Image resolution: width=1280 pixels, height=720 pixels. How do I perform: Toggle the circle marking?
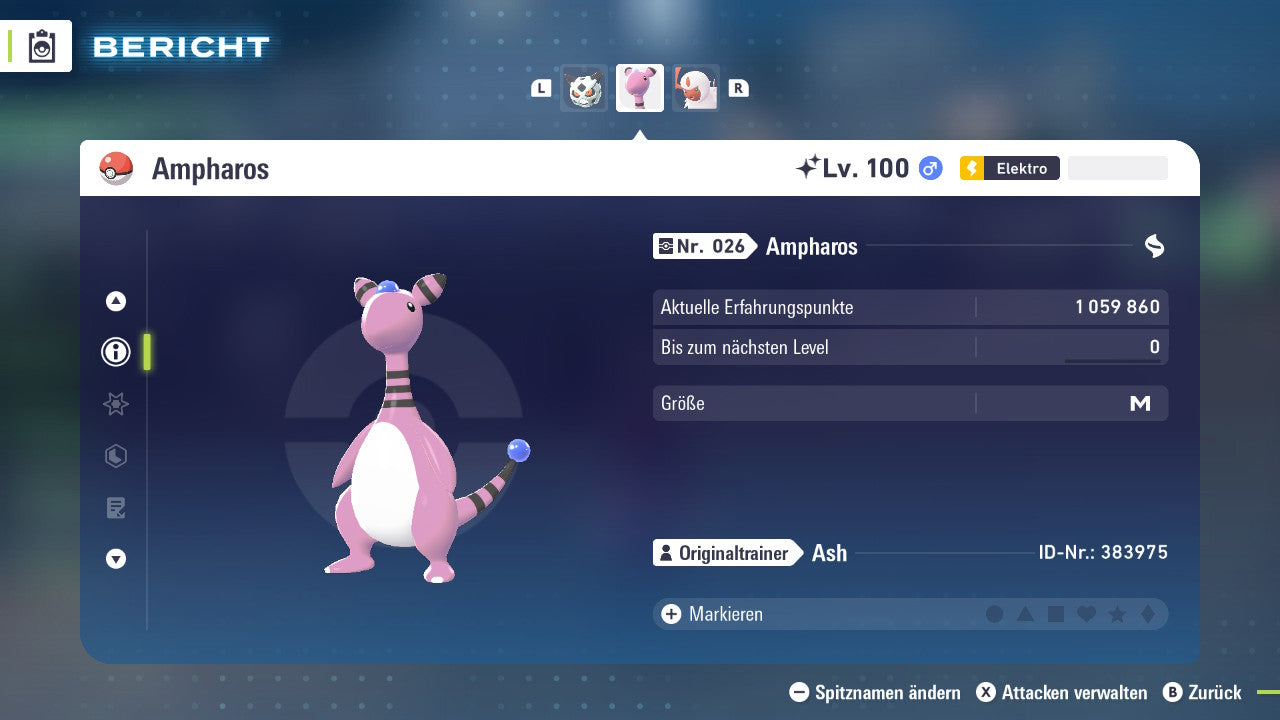(x=994, y=614)
